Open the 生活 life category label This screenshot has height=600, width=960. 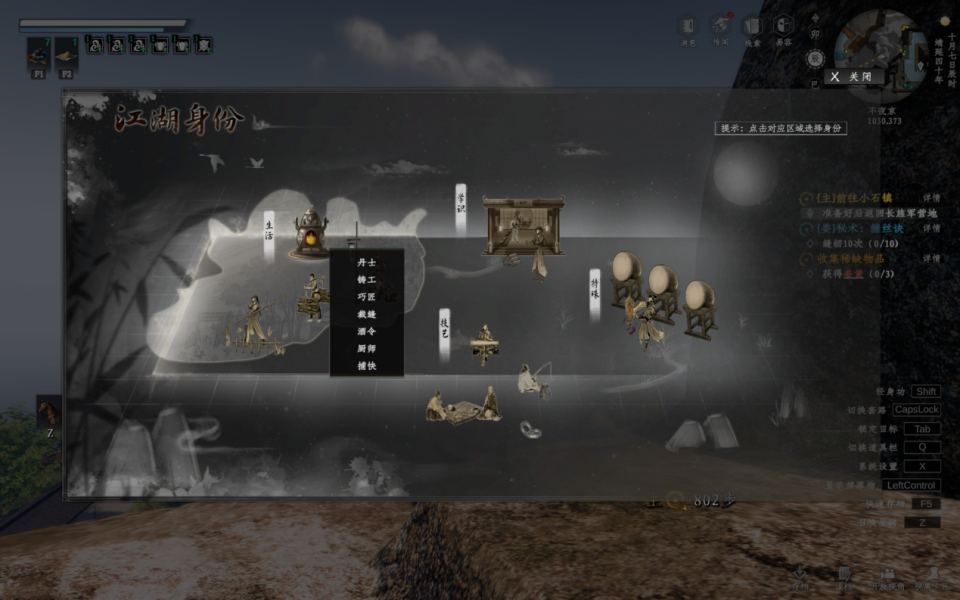point(269,233)
